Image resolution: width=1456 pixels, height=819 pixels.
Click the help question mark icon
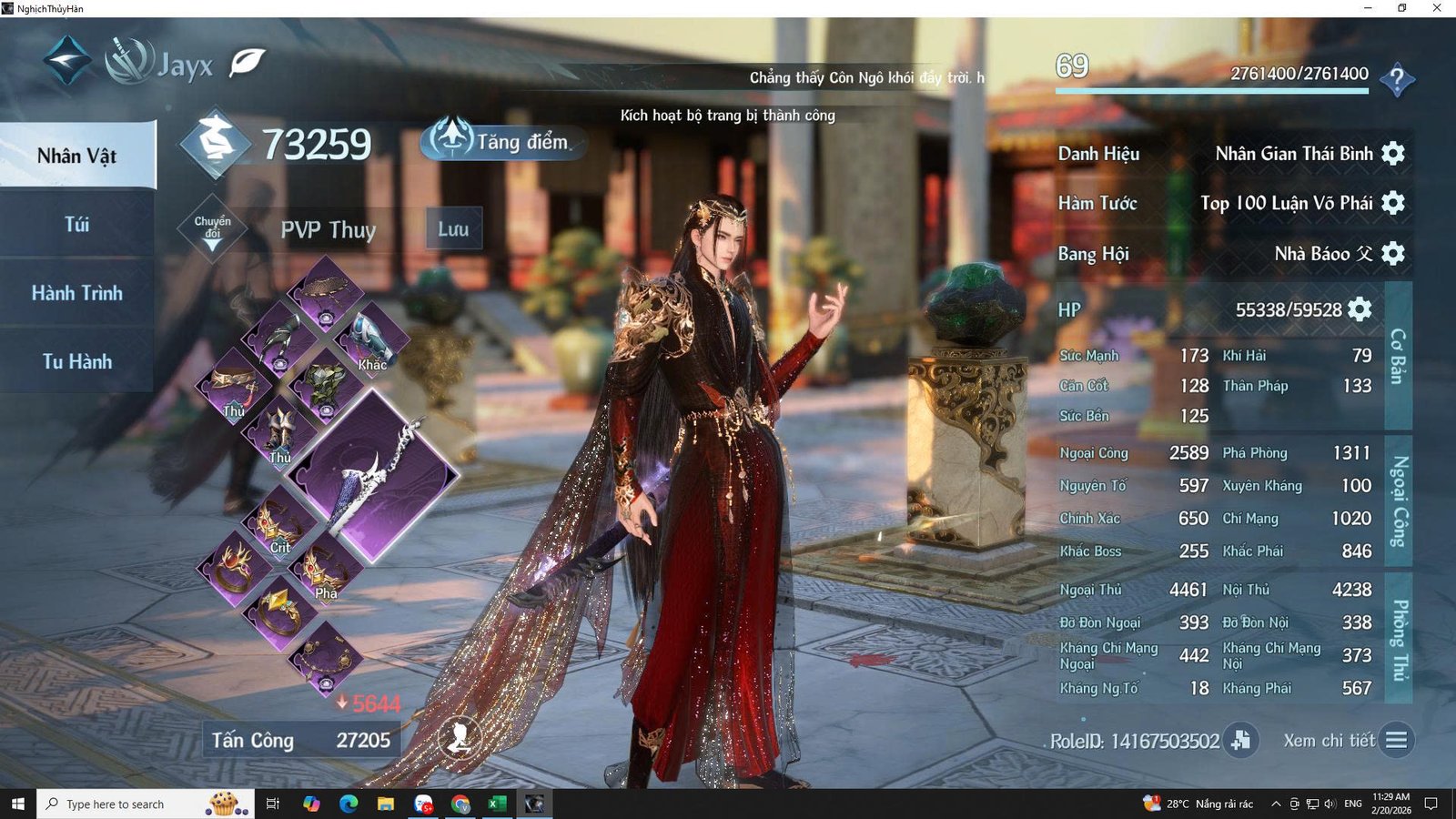(x=1399, y=80)
